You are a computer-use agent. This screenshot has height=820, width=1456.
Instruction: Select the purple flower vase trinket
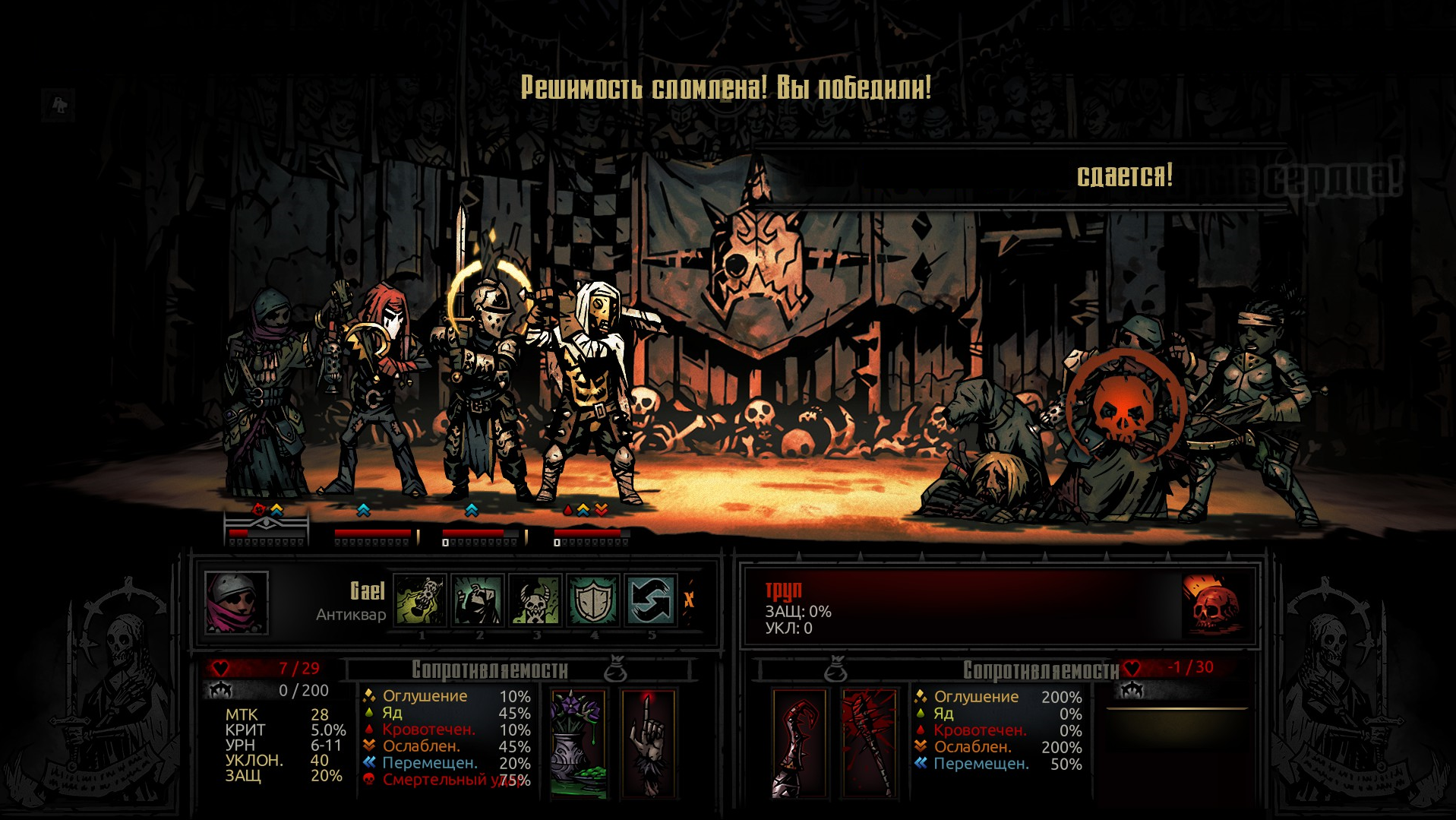578,743
